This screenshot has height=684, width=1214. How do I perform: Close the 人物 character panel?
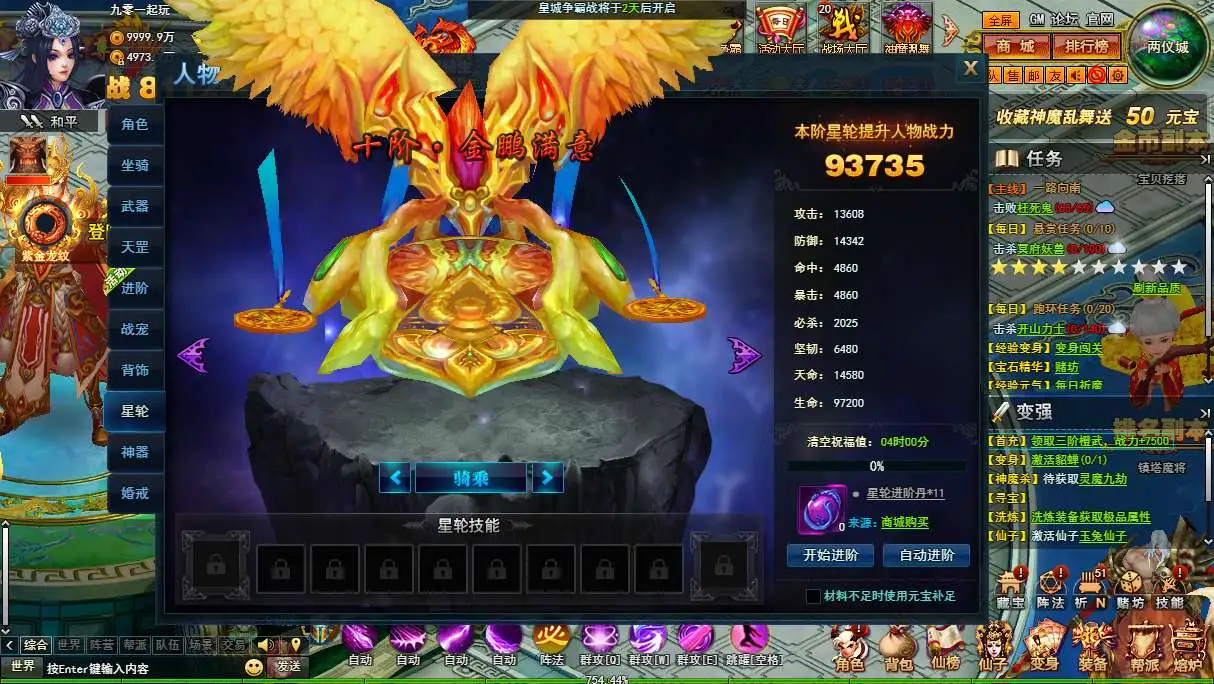point(969,69)
